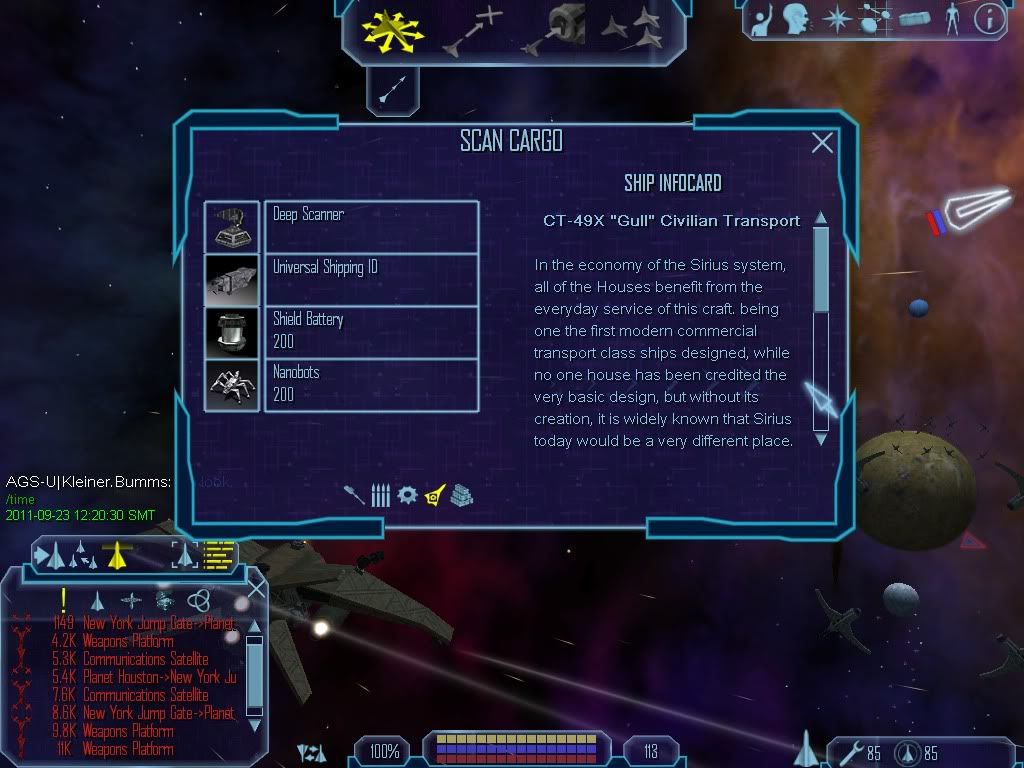Select the 4.2K Weapons Platform contact
The image size is (1024, 768).
pyautogui.click(x=130, y=641)
